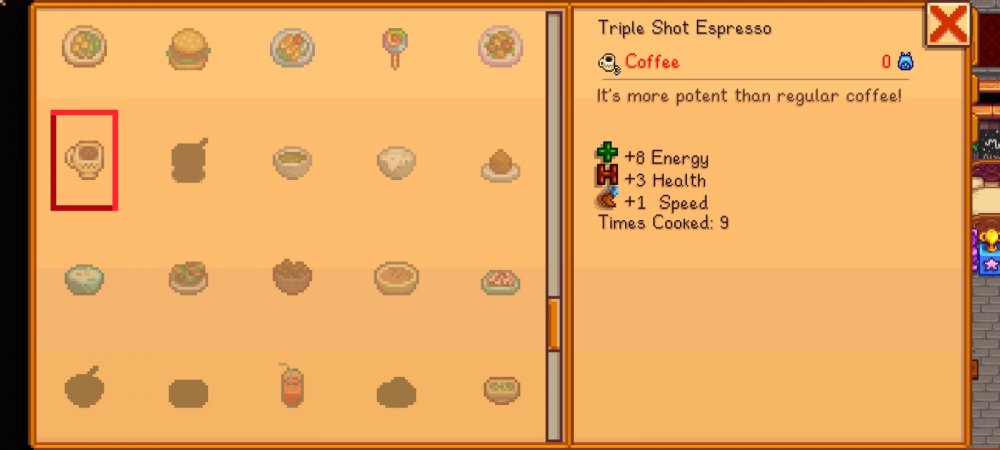Viewport: 1000px width, 450px height.
Task: Select the pink-rimmed plate dish
Action: pos(500,47)
